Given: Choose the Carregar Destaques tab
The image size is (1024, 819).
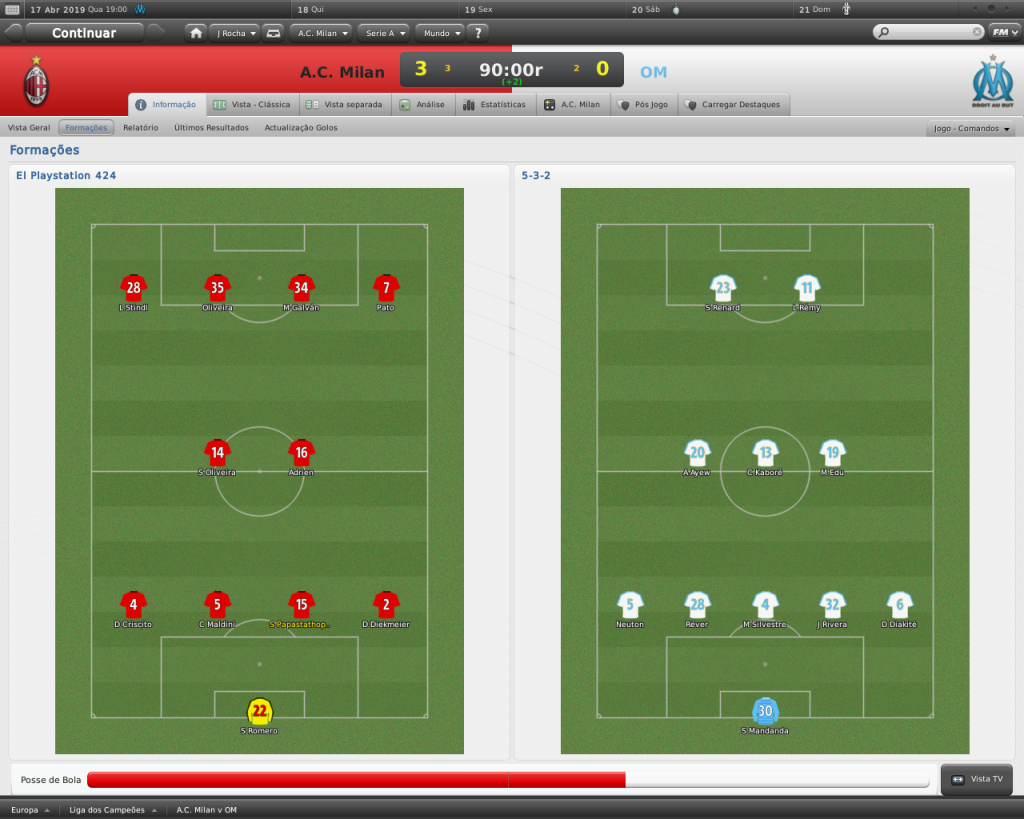Looking at the screenshot, I should click(733, 104).
